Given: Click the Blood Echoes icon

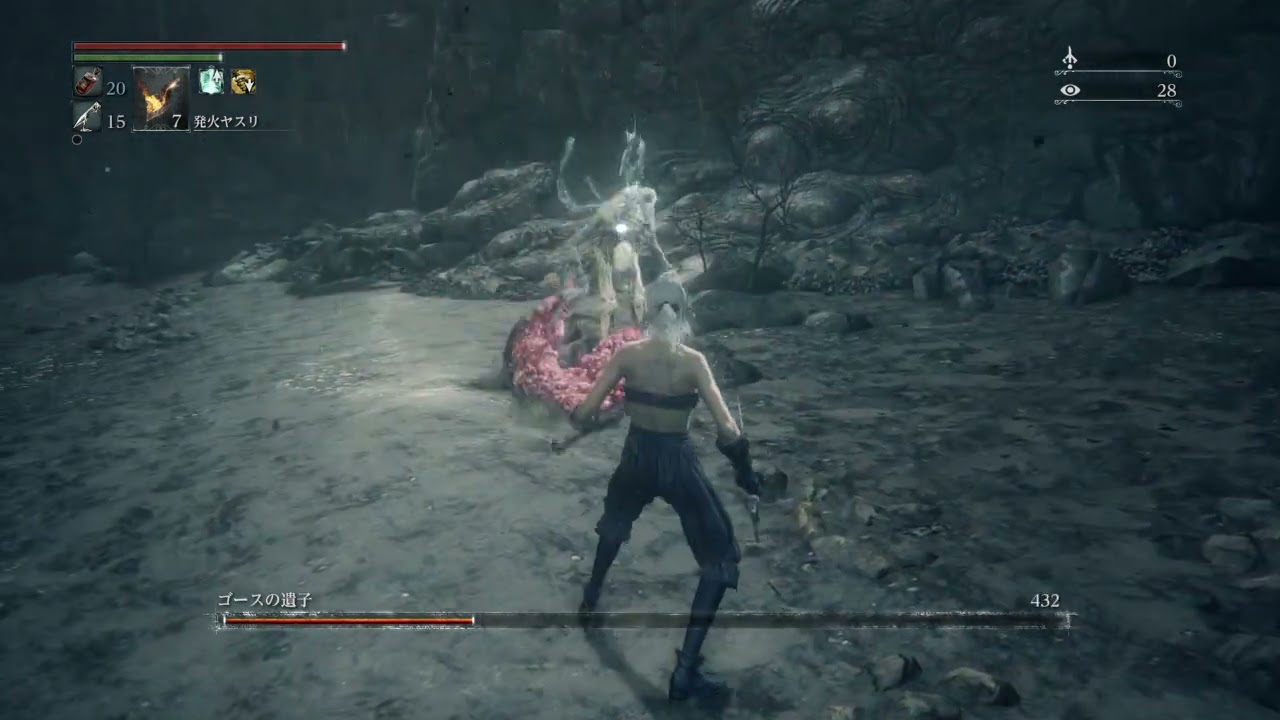Looking at the screenshot, I should [x=1070, y=58].
